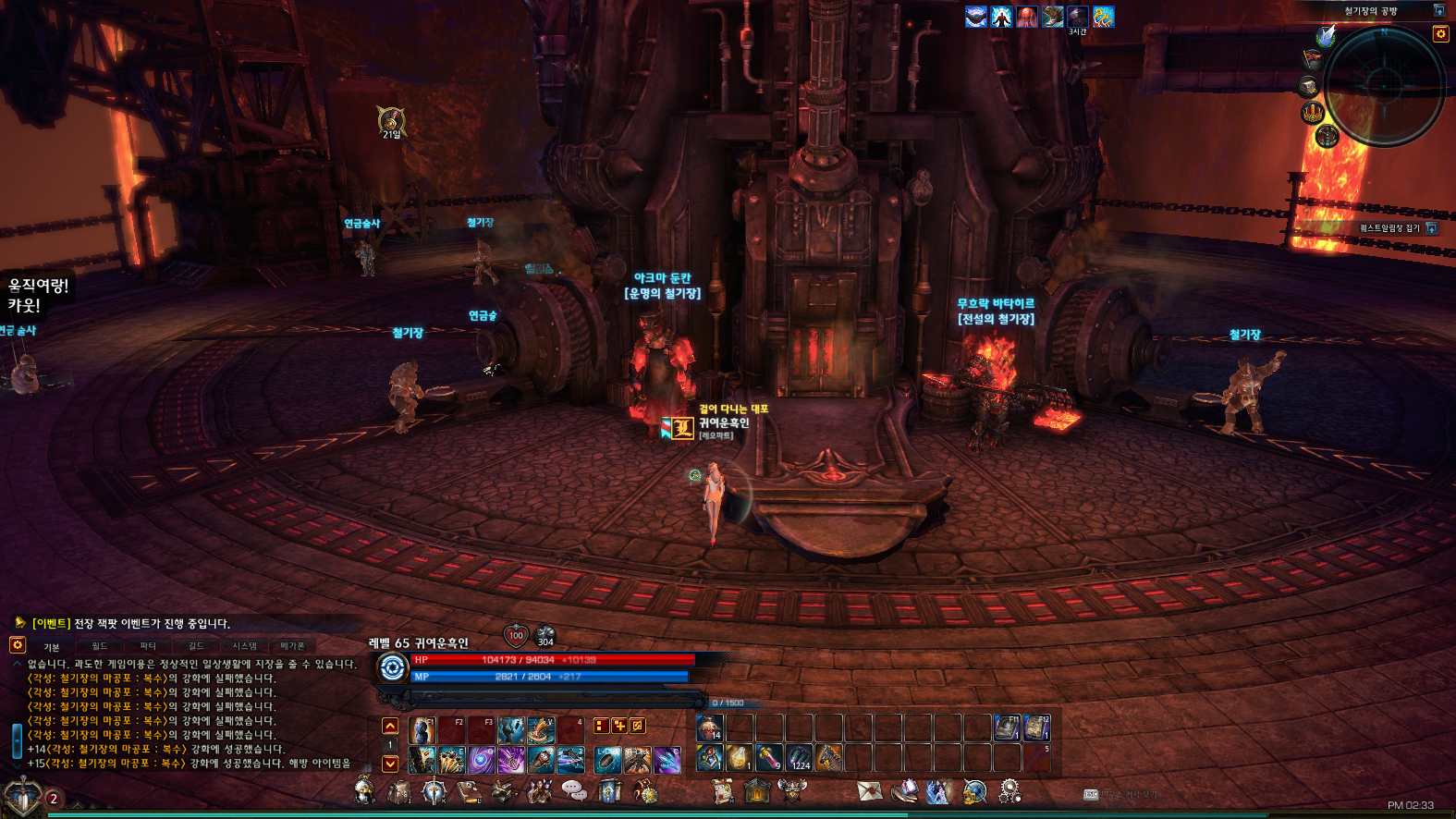
Task: Click the skill bar page-up arrow
Action: point(390,727)
